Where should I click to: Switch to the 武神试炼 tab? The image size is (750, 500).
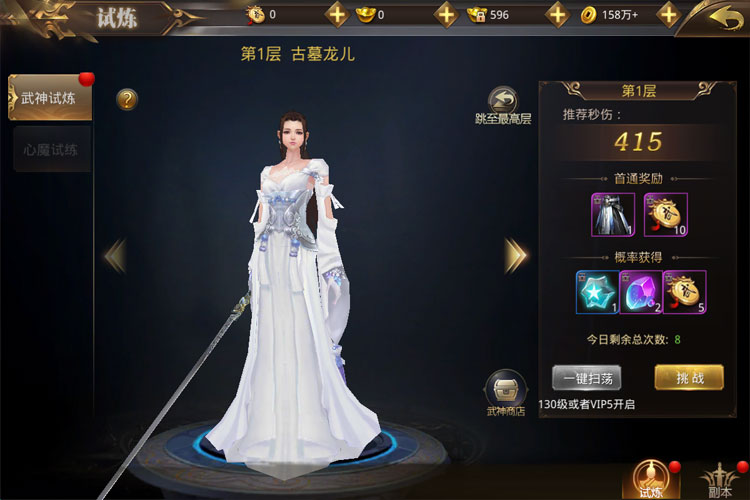(x=49, y=98)
